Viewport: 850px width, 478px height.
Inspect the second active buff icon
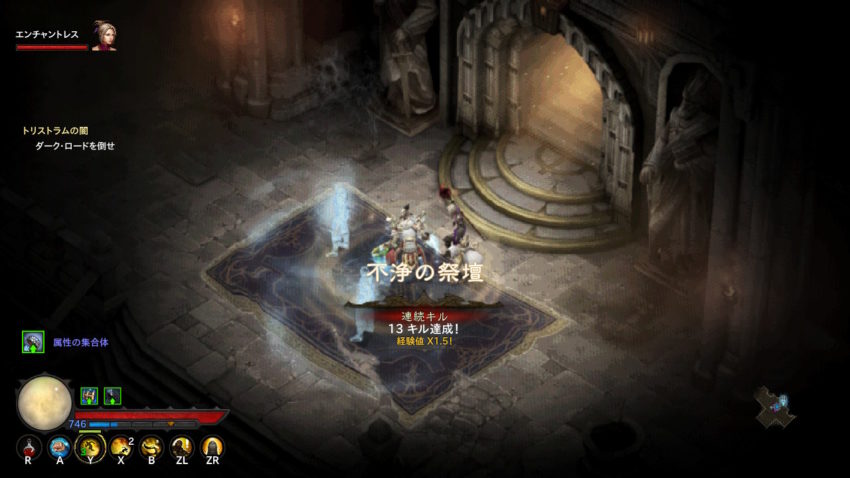click(x=112, y=395)
